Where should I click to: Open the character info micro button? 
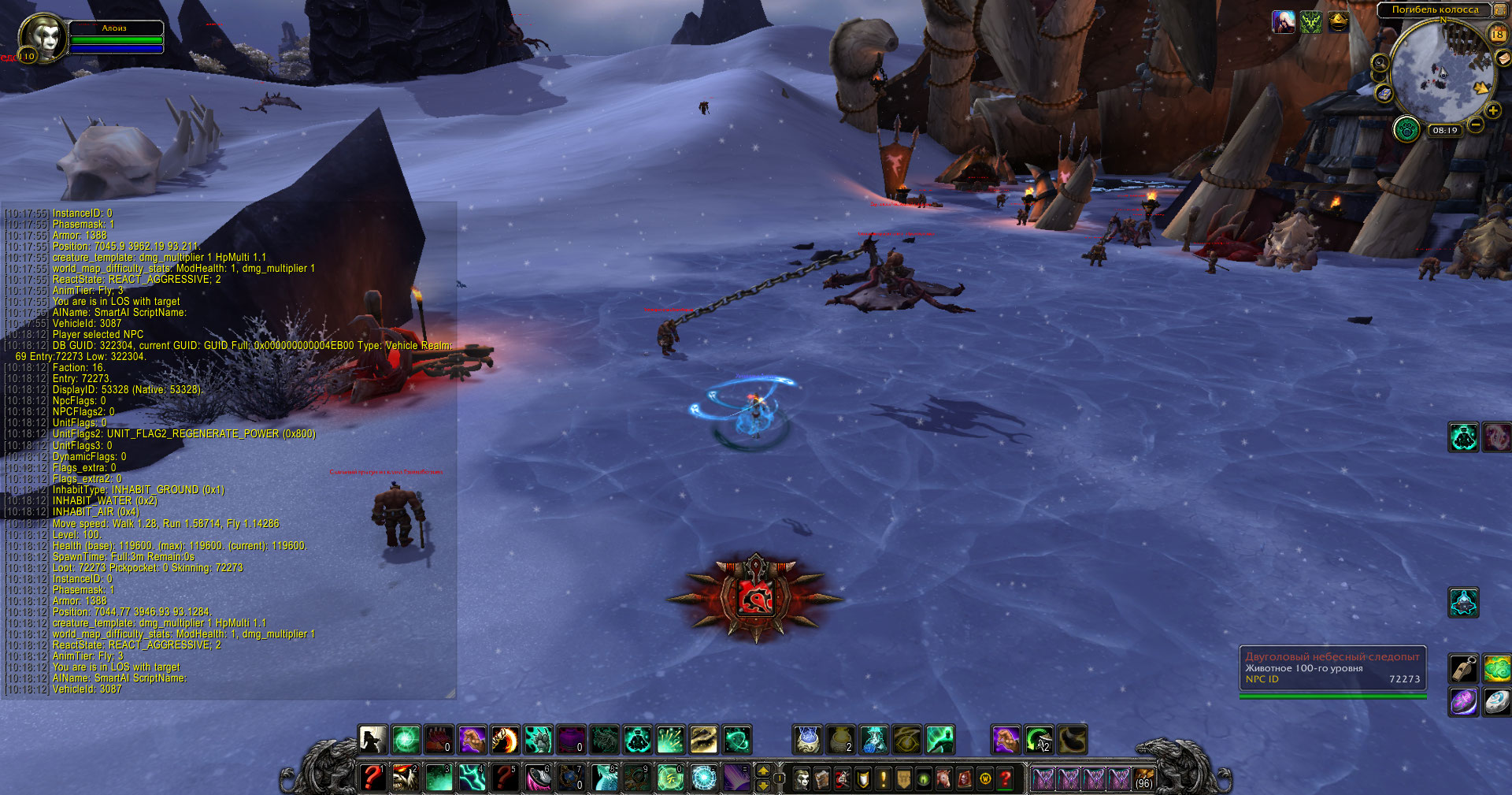pos(802,779)
